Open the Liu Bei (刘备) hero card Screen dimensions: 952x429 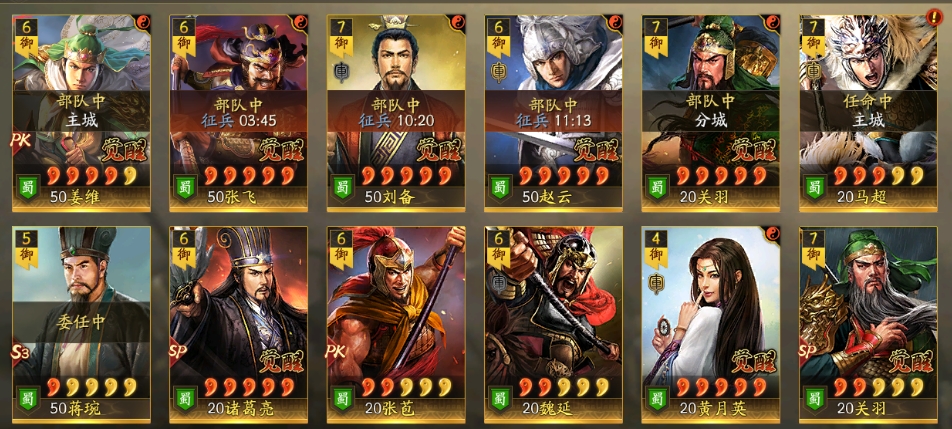(x=395, y=110)
